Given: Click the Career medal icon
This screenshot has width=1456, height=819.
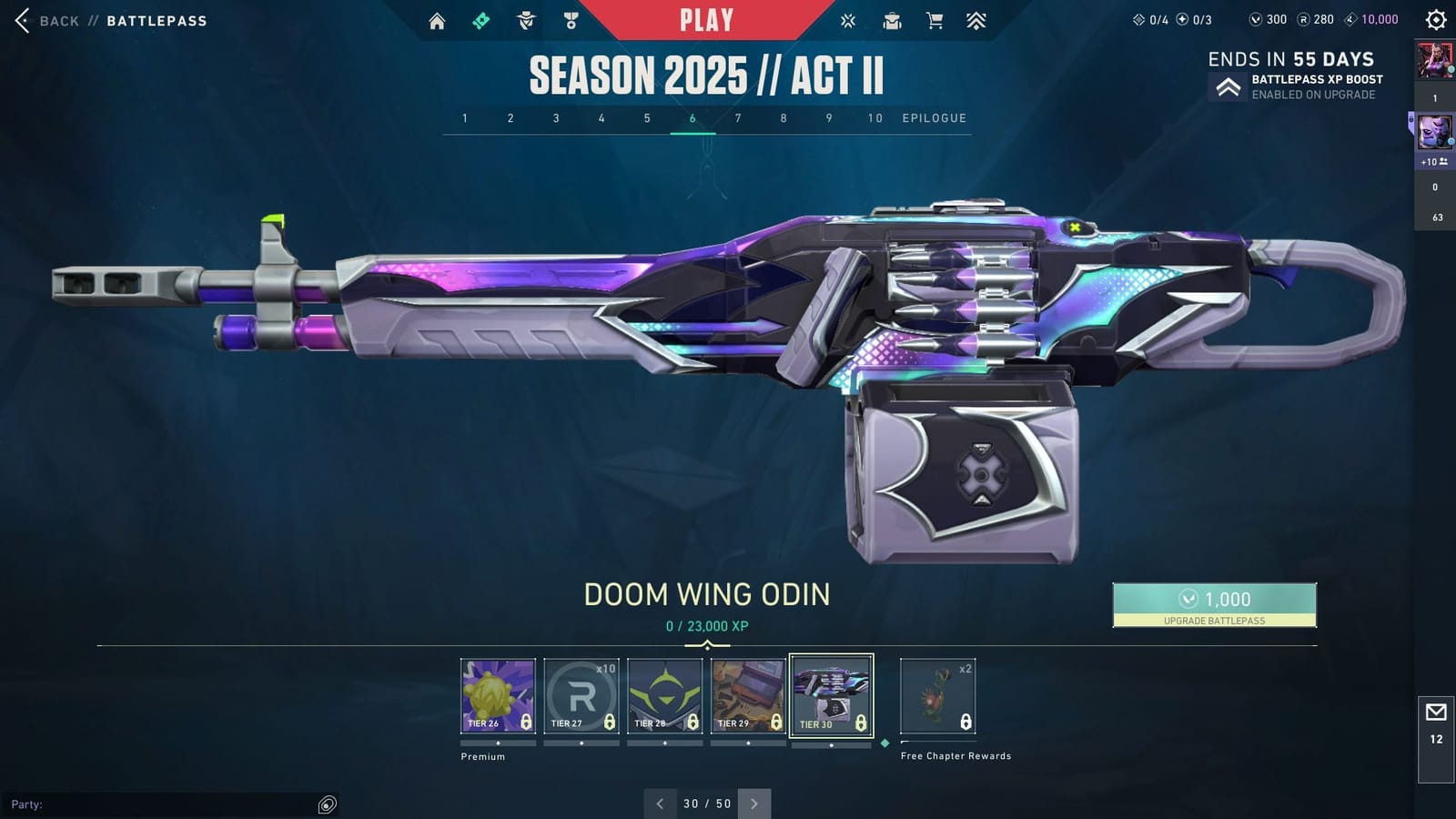Looking at the screenshot, I should (571, 20).
